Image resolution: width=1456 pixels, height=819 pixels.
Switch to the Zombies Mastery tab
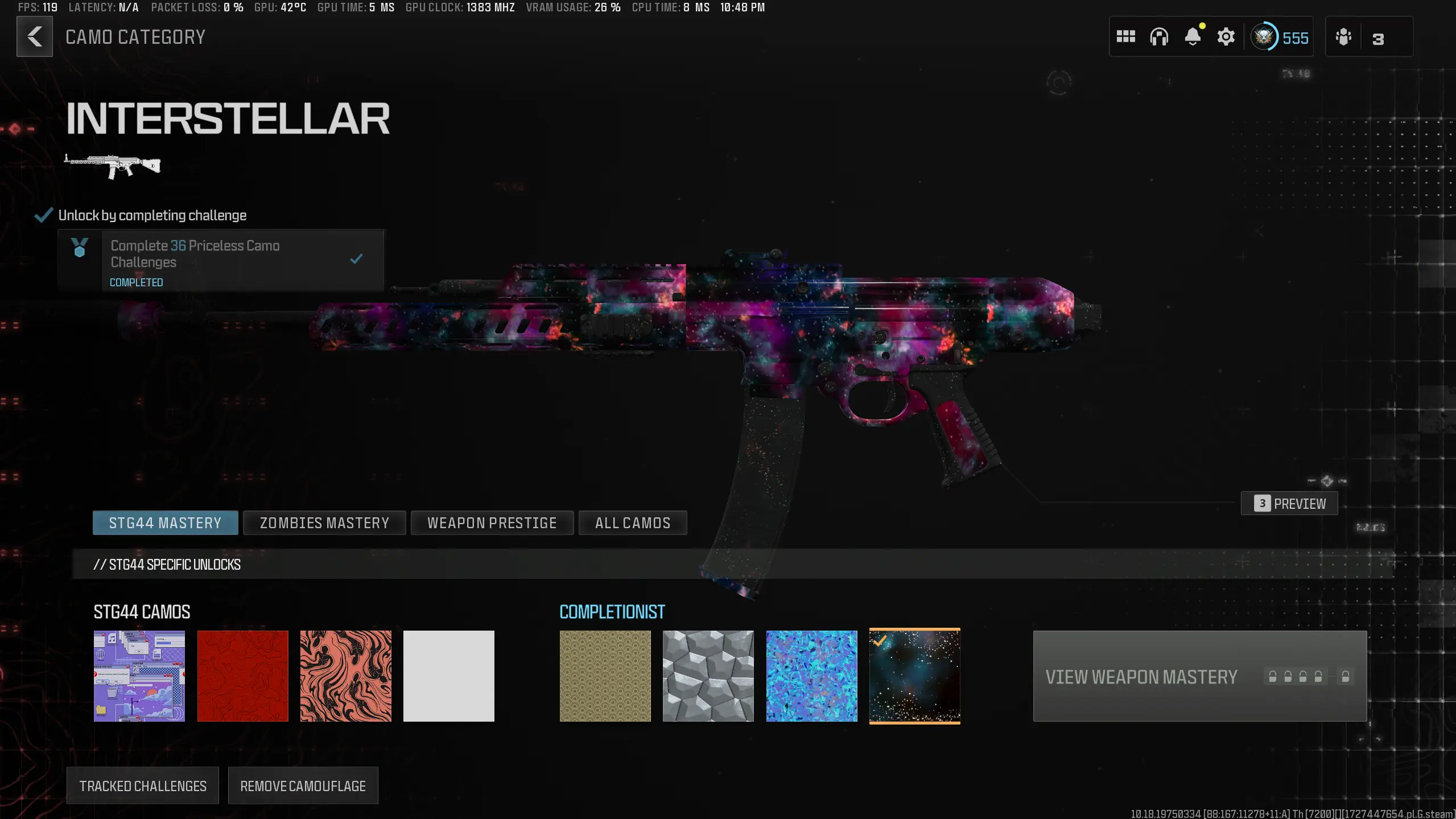324,522
